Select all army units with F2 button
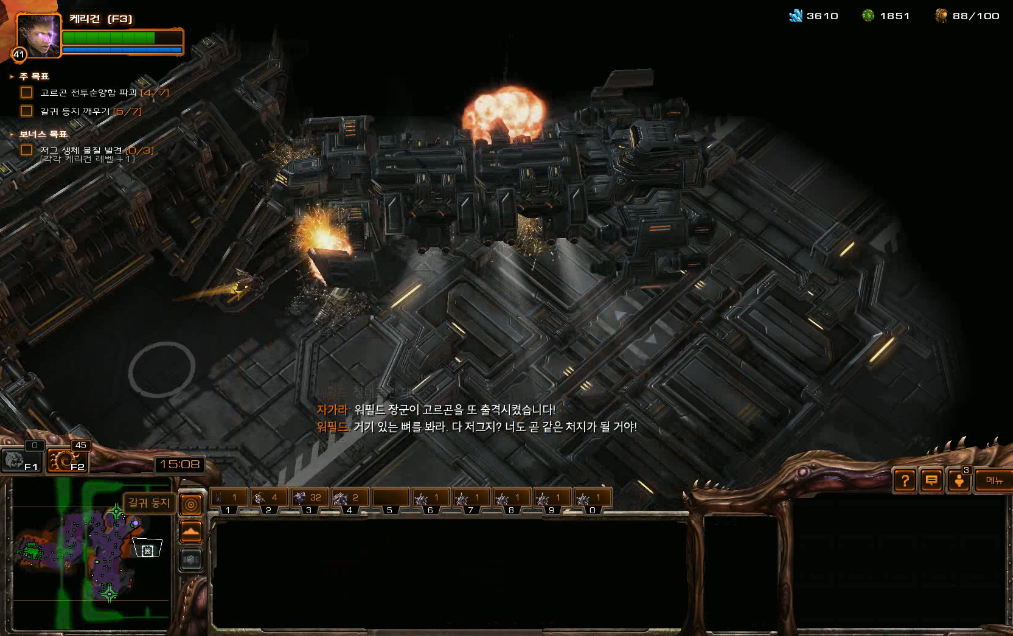Viewport: 1013px width, 636px height. (x=68, y=461)
